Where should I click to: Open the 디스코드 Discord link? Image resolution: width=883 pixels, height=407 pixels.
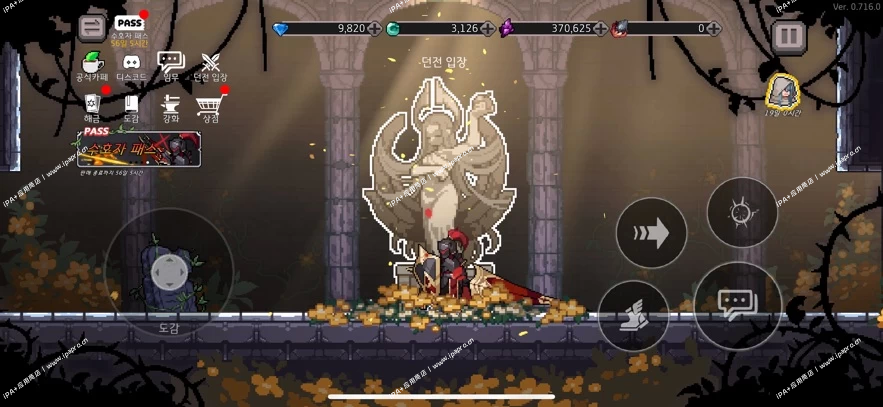click(x=131, y=64)
